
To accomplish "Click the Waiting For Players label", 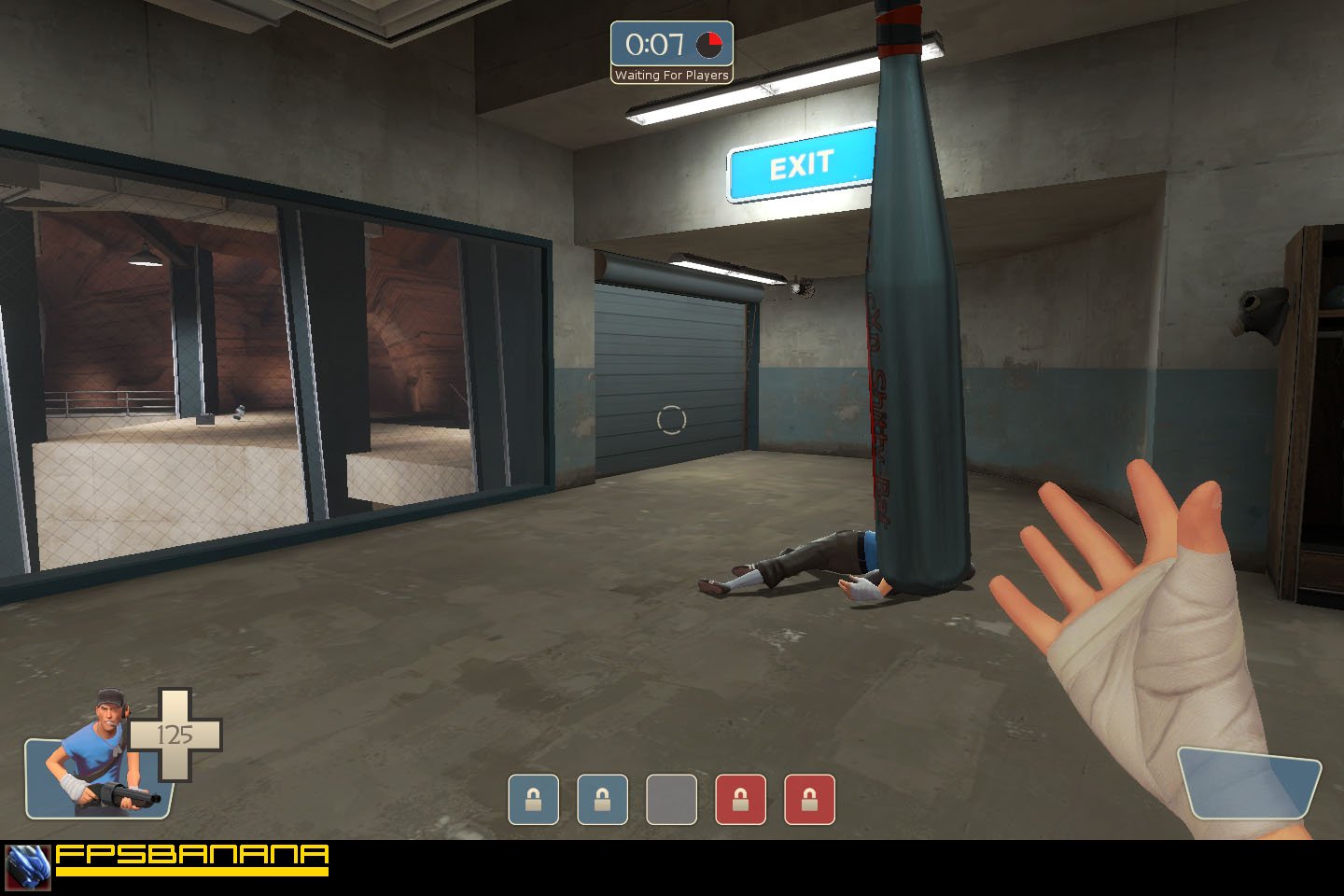I will pos(671,76).
